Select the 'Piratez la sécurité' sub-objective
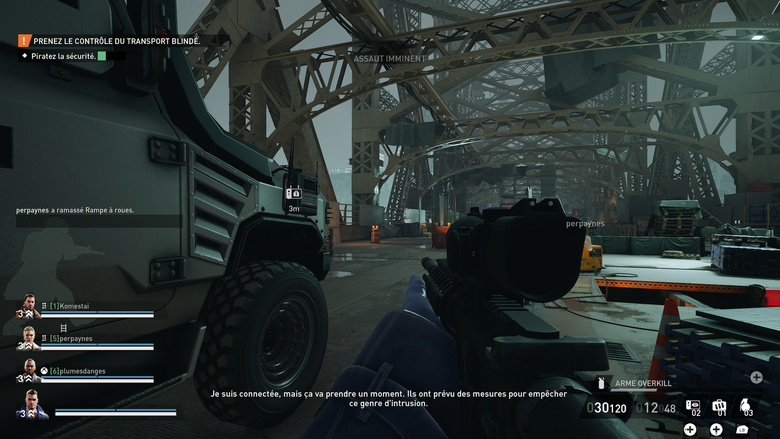780x439 pixels. click(66, 56)
